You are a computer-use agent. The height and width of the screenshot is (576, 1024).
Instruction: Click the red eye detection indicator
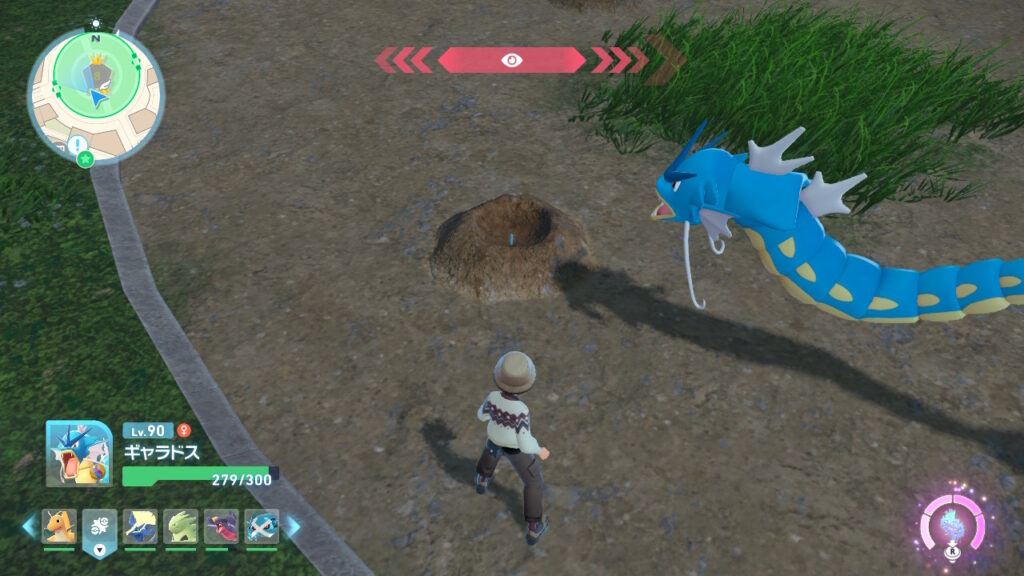[x=511, y=60]
